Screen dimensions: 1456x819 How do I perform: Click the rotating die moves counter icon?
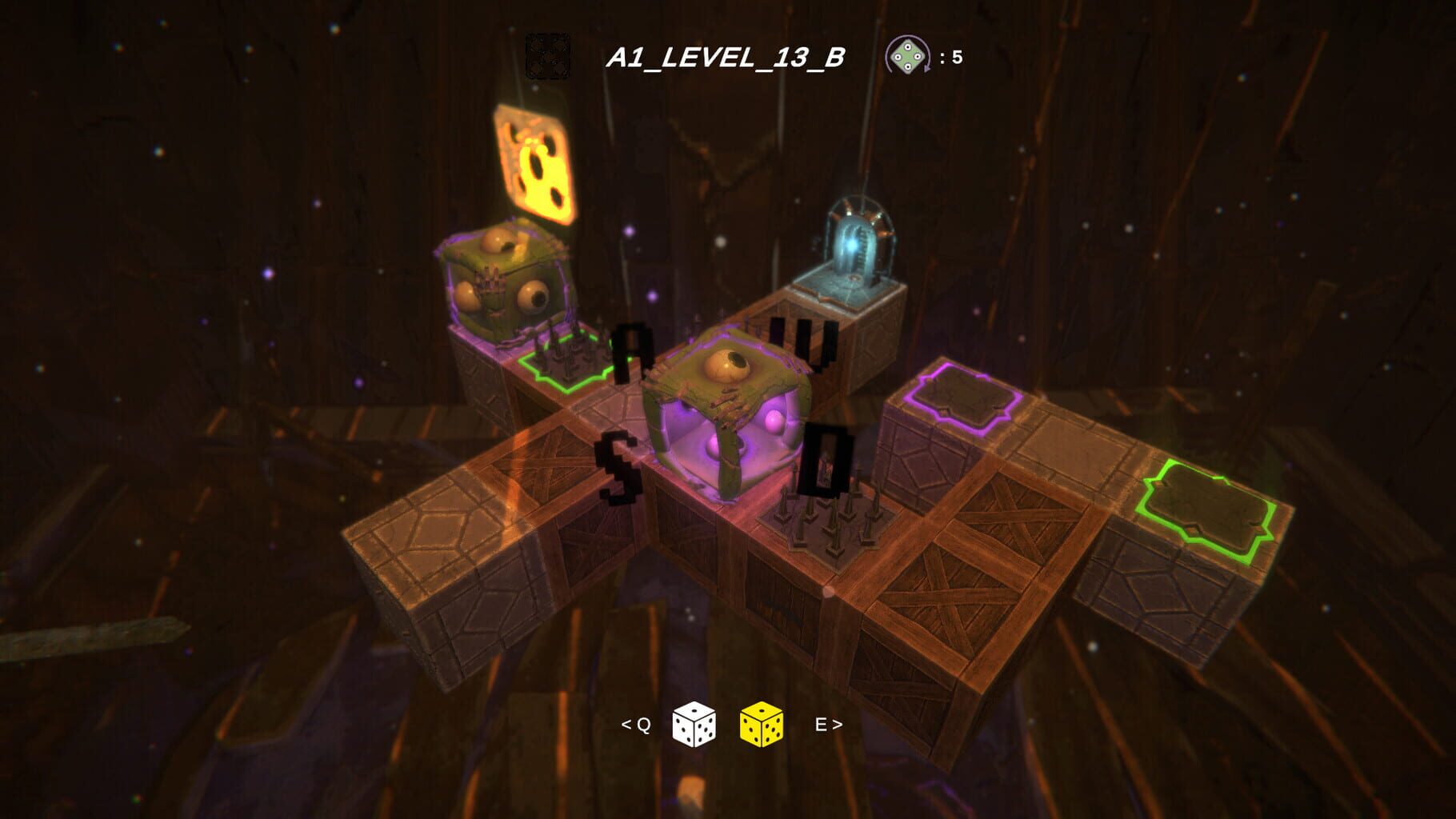point(908,56)
